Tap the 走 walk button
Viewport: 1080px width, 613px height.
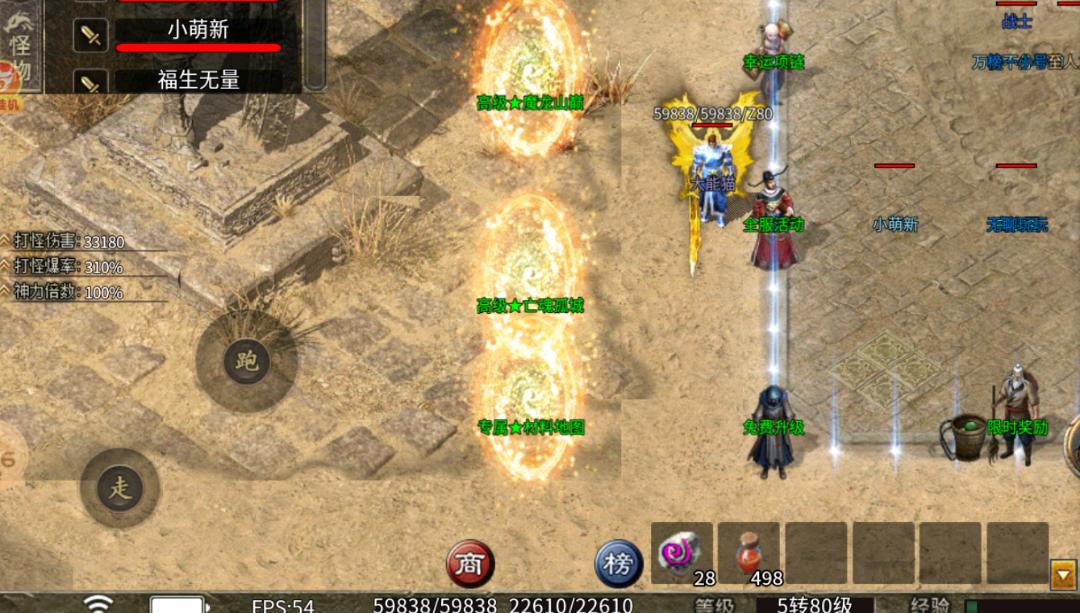click(120, 489)
